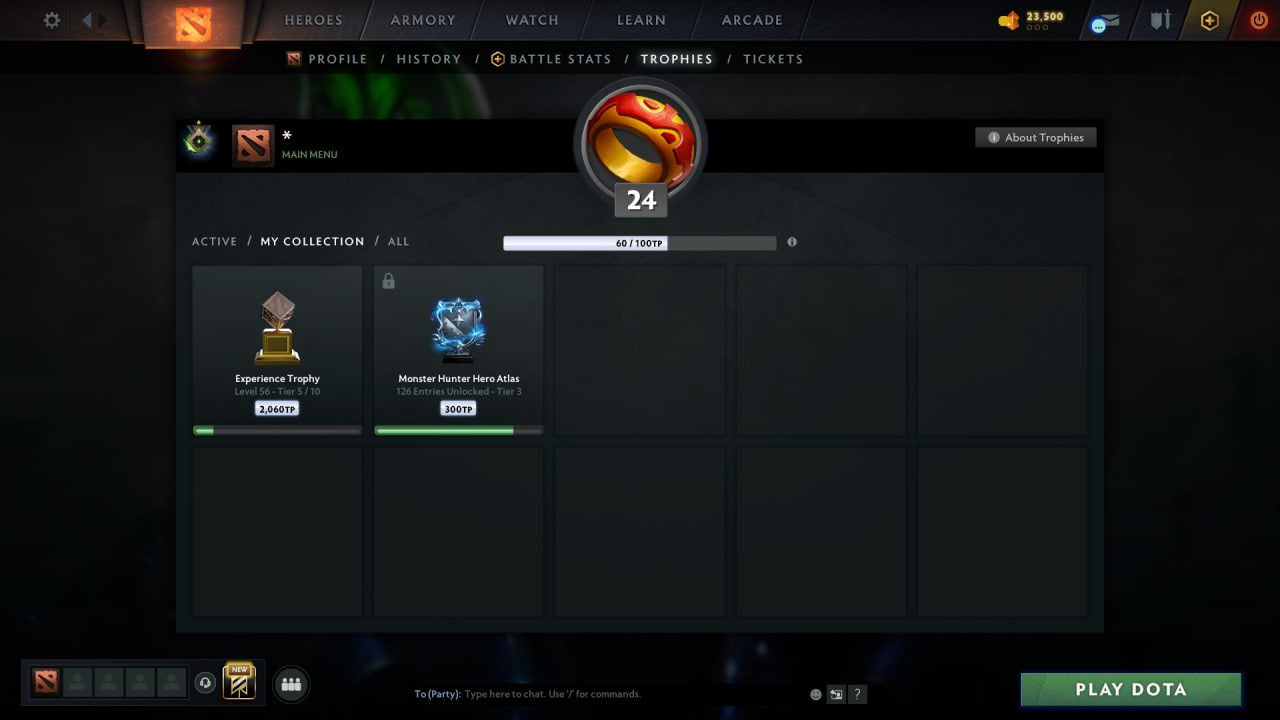1280x720 pixels.
Task: Click the power button to exit
Action: pos(1257,20)
